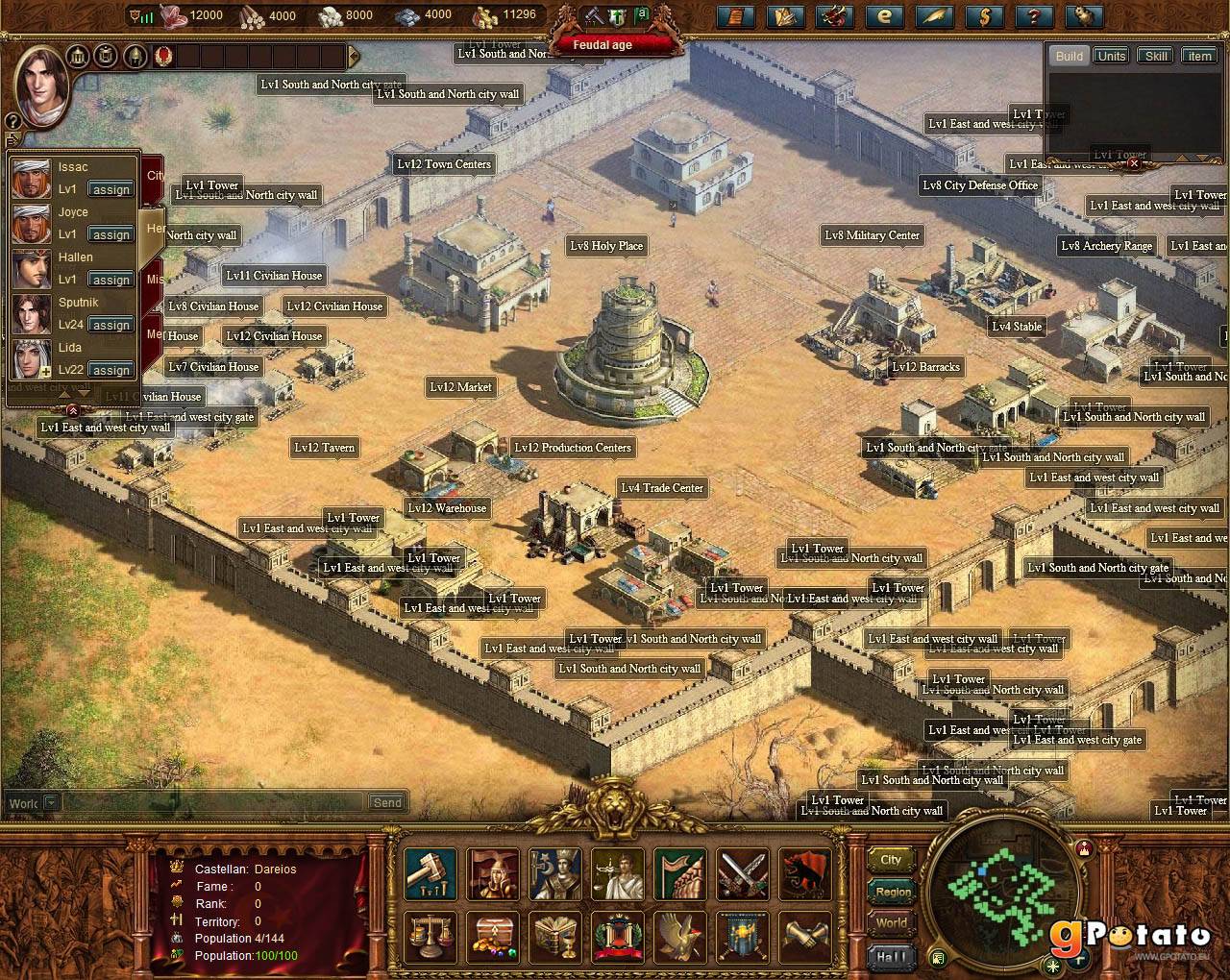Open the Skill tab
The image size is (1230, 980).
1156,56
